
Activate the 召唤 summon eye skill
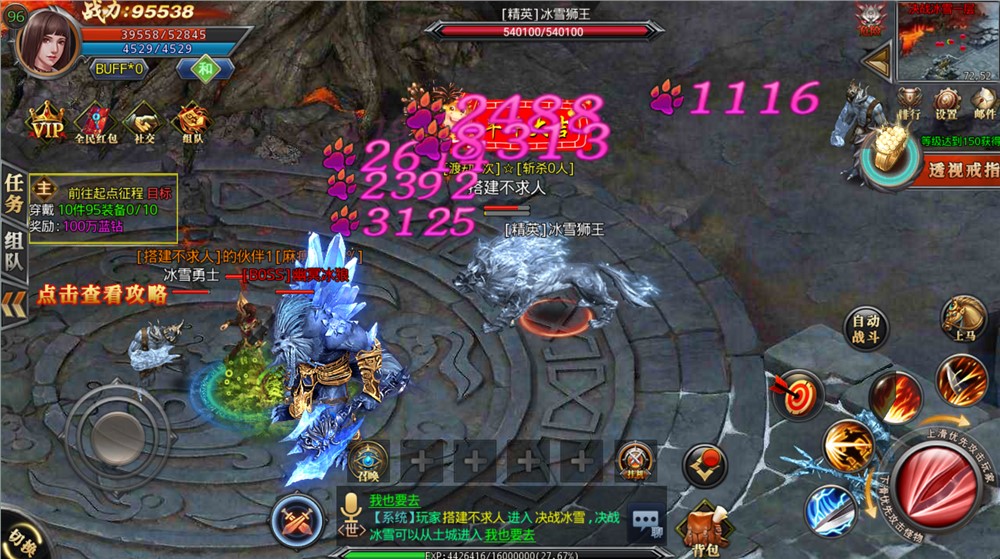pos(367,462)
